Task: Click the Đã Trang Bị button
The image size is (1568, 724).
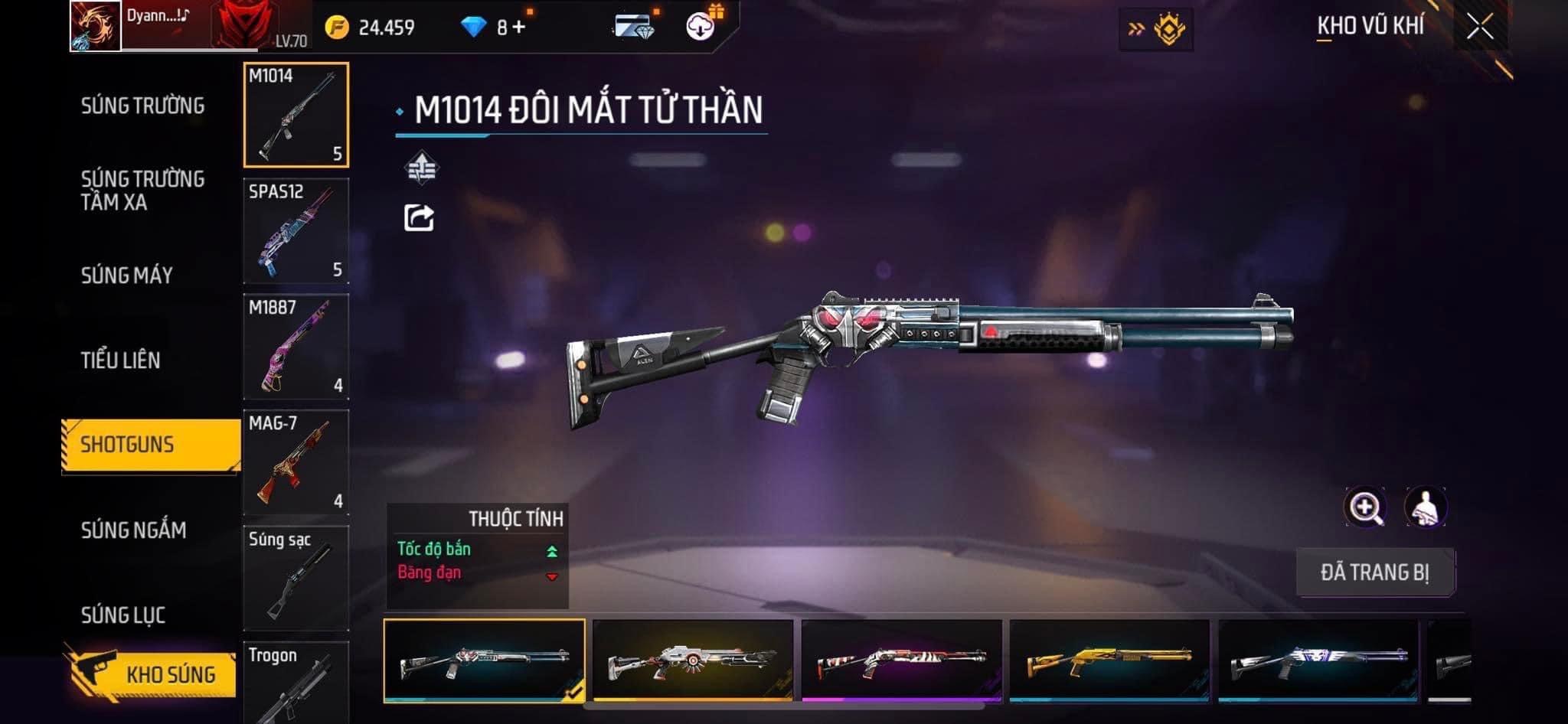Action: [1375, 572]
